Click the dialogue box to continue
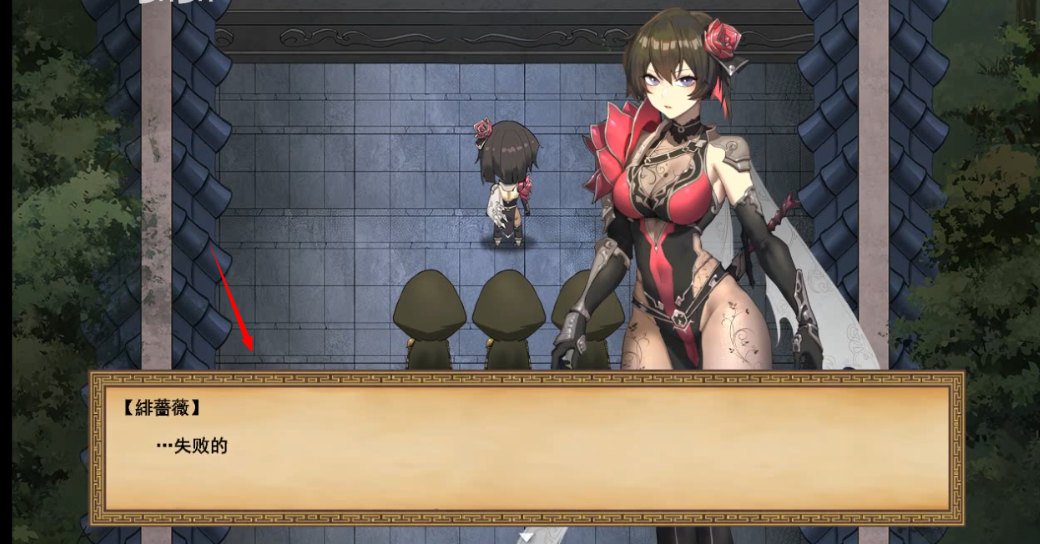Image resolution: width=1040 pixels, height=544 pixels. tap(527, 447)
